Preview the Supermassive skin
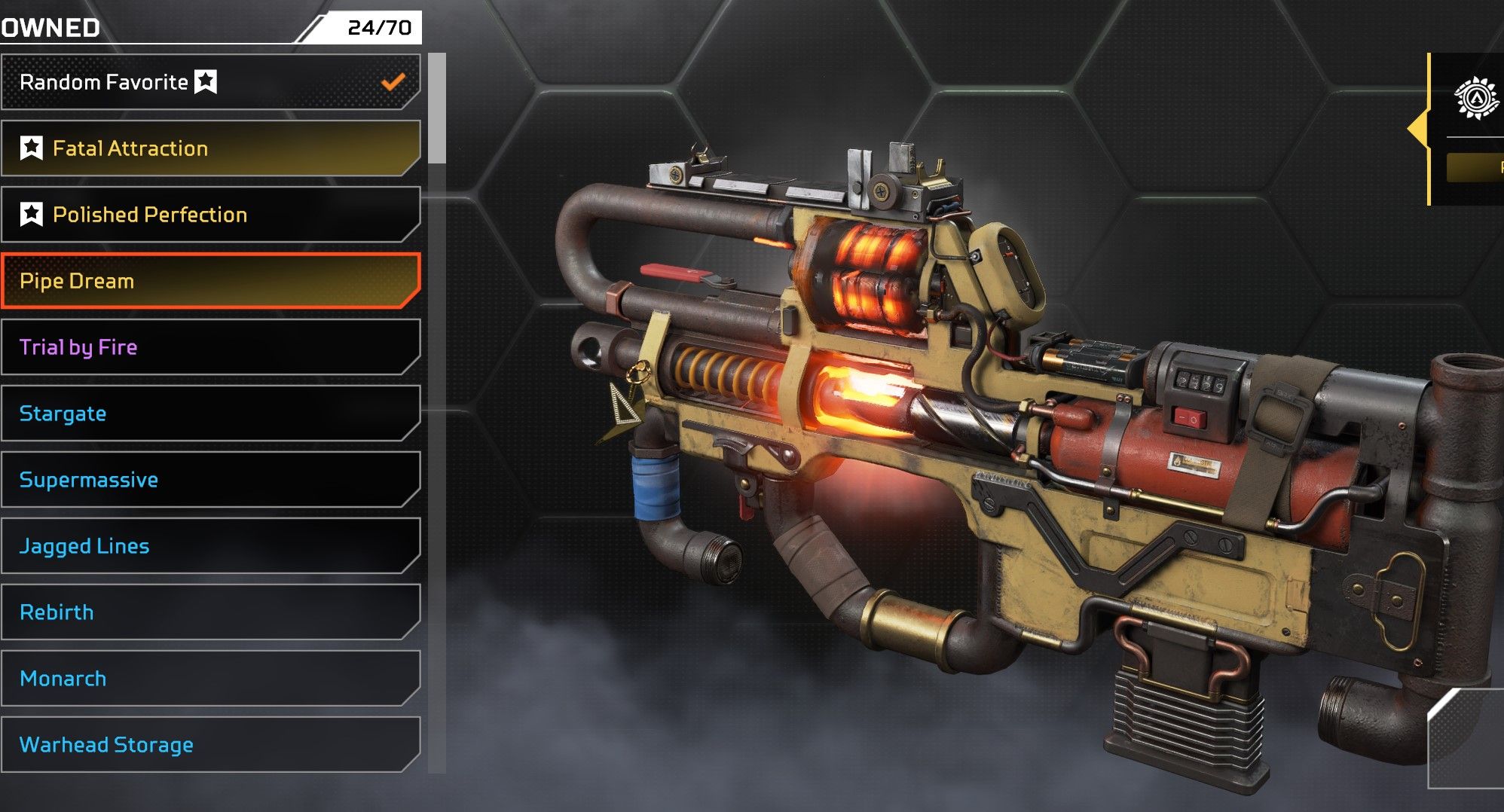Viewport: 1504px width, 812px height. pos(209,480)
